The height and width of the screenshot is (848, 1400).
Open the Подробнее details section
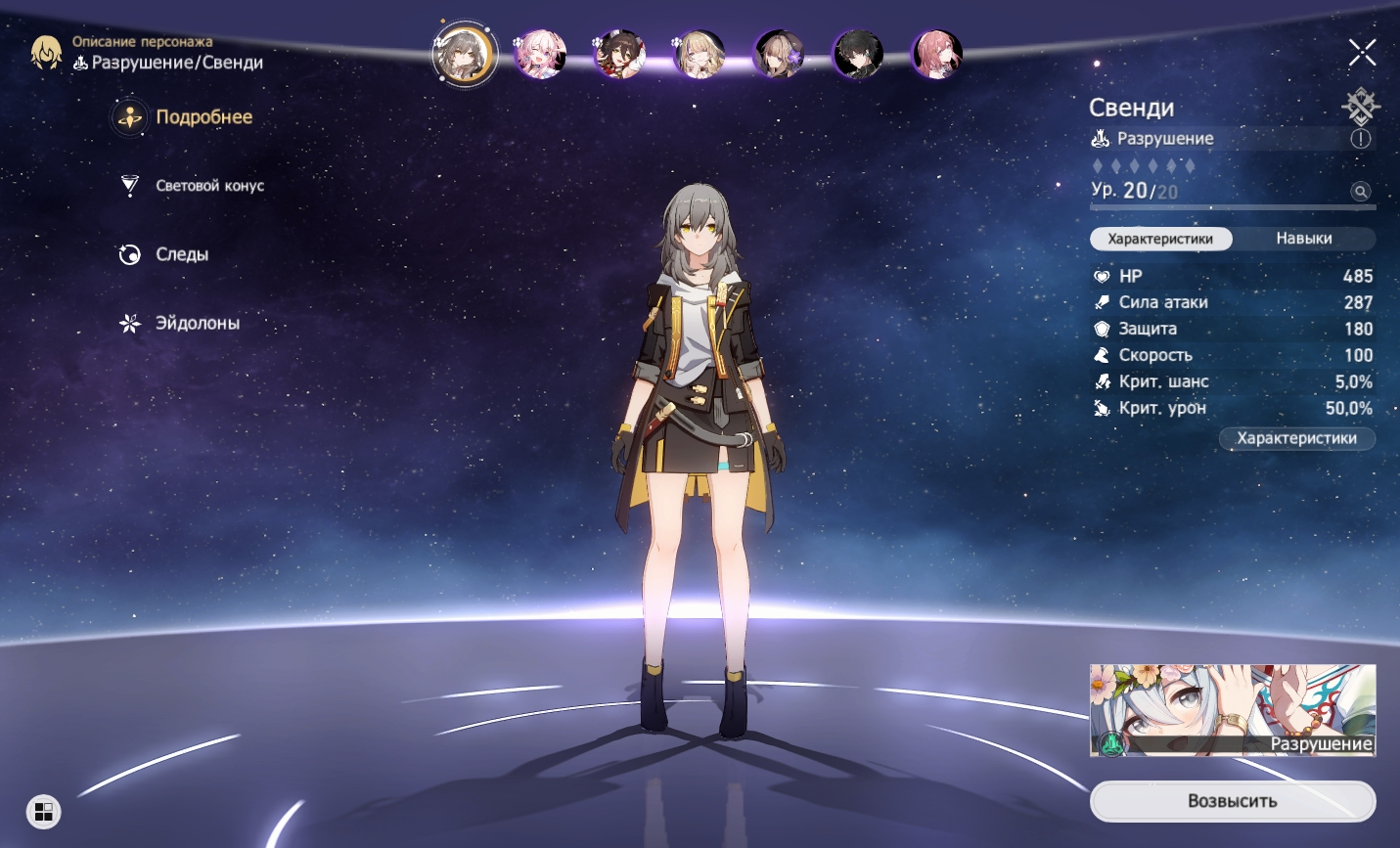coord(203,117)
